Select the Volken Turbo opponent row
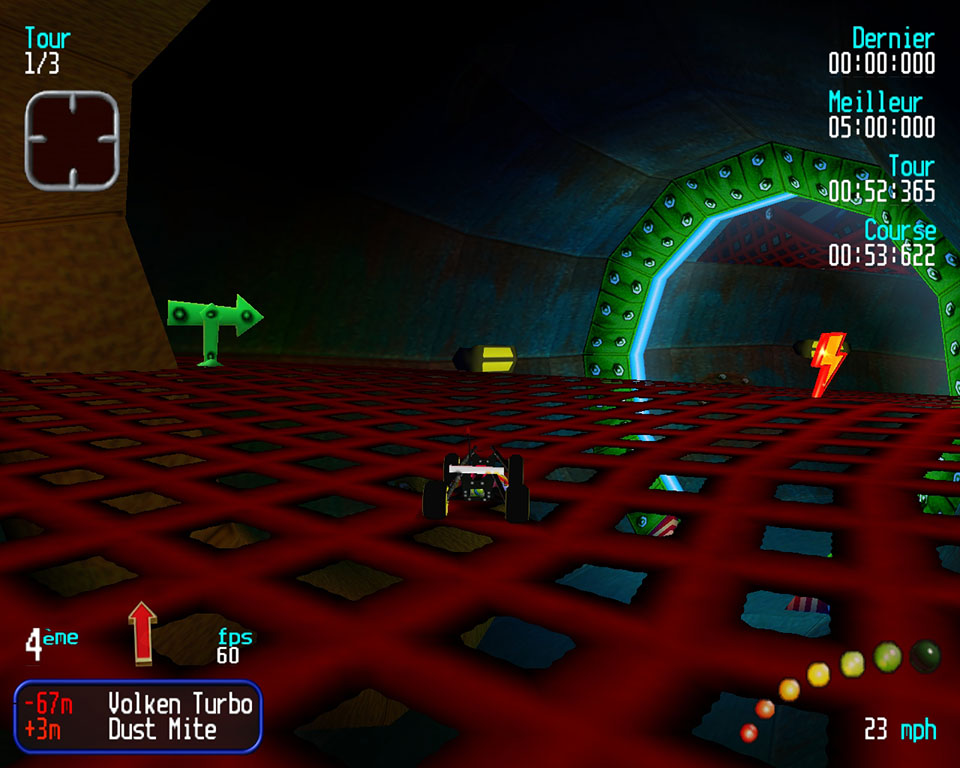960x768 pixels. click(138, 703)
